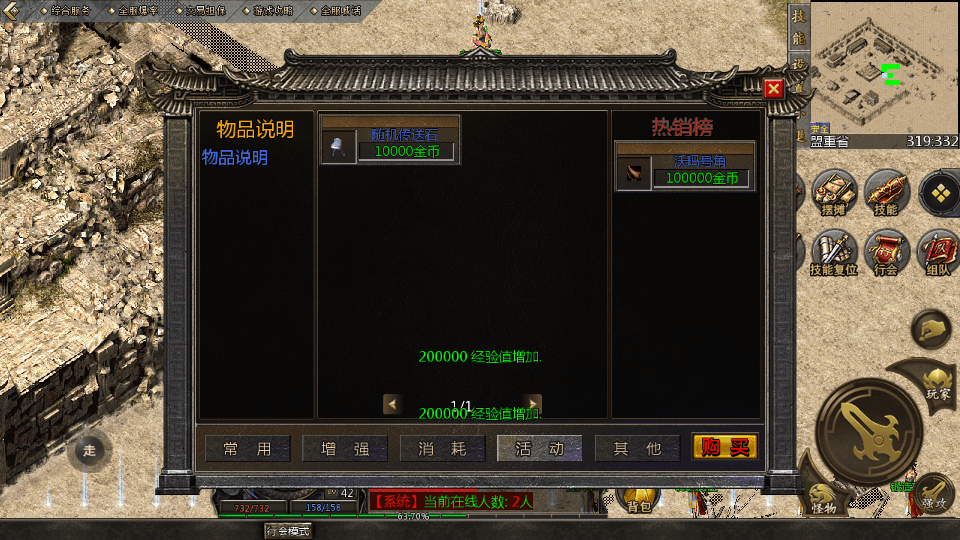Open the 组队 team icon
This screenshot has width=960, height=540.
pyautogui.click(x=938, y=250)
